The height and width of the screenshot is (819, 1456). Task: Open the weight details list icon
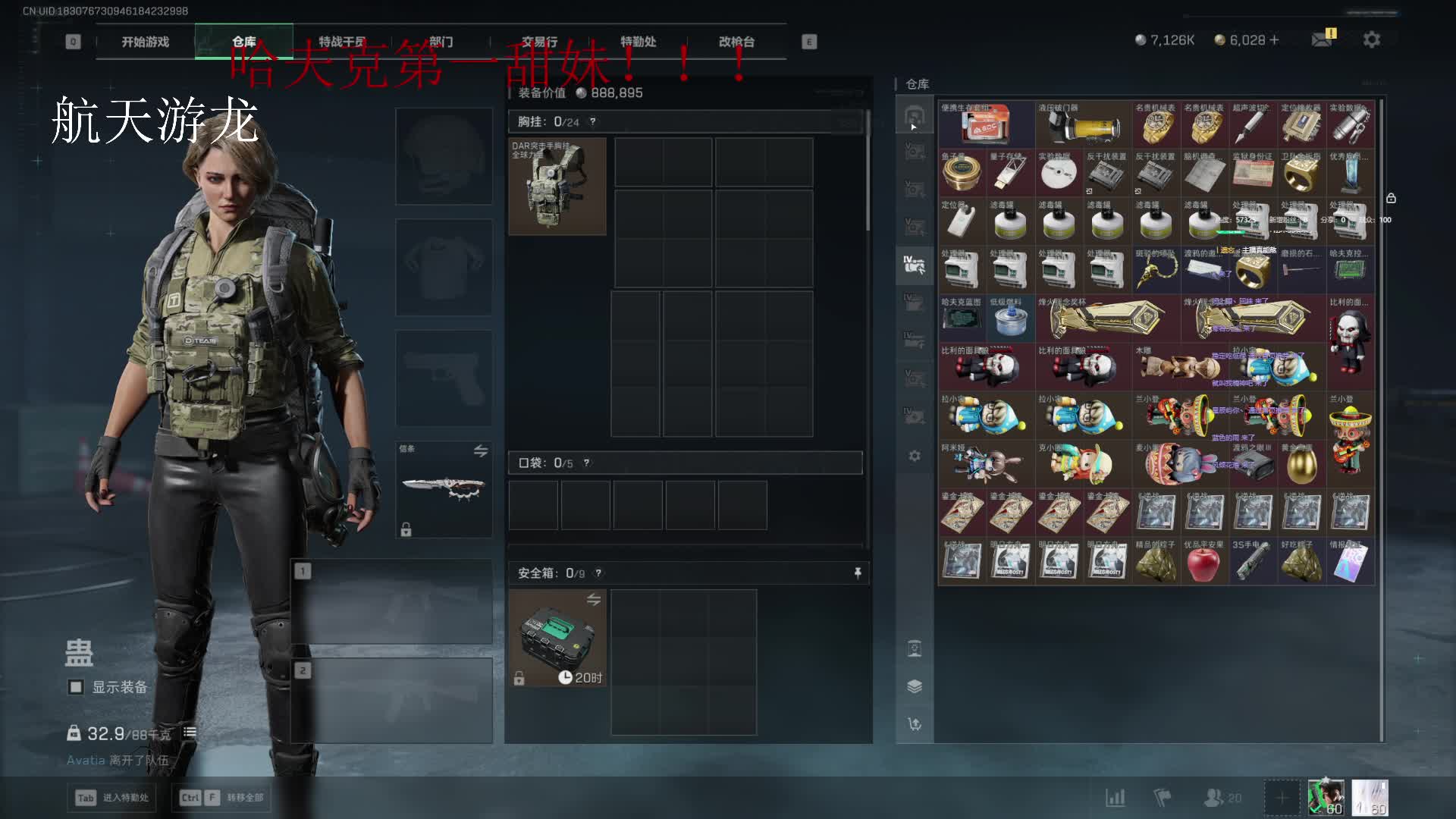point(190,733)
